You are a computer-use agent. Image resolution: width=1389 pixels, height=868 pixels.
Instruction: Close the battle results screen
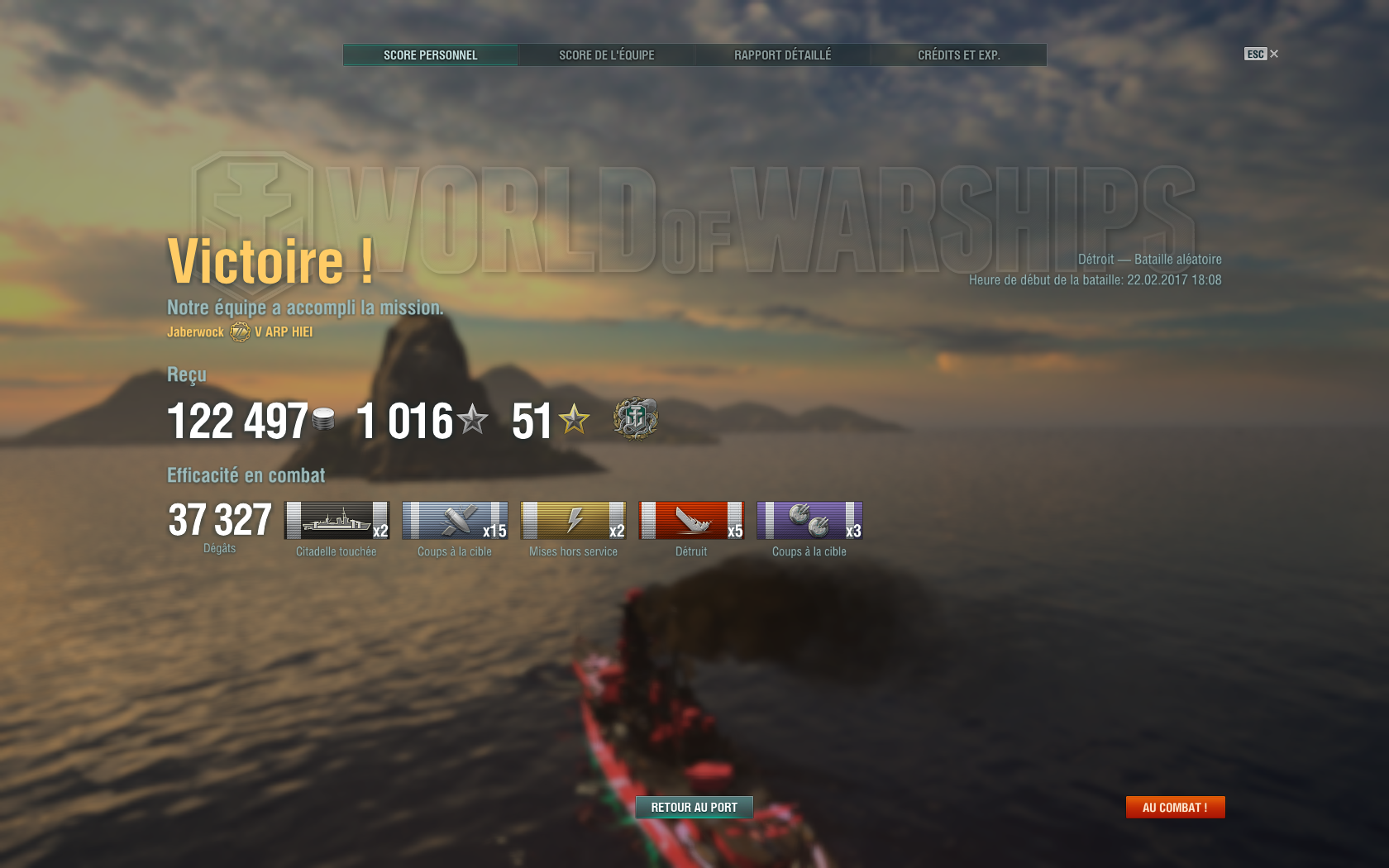pos(1273,54)
